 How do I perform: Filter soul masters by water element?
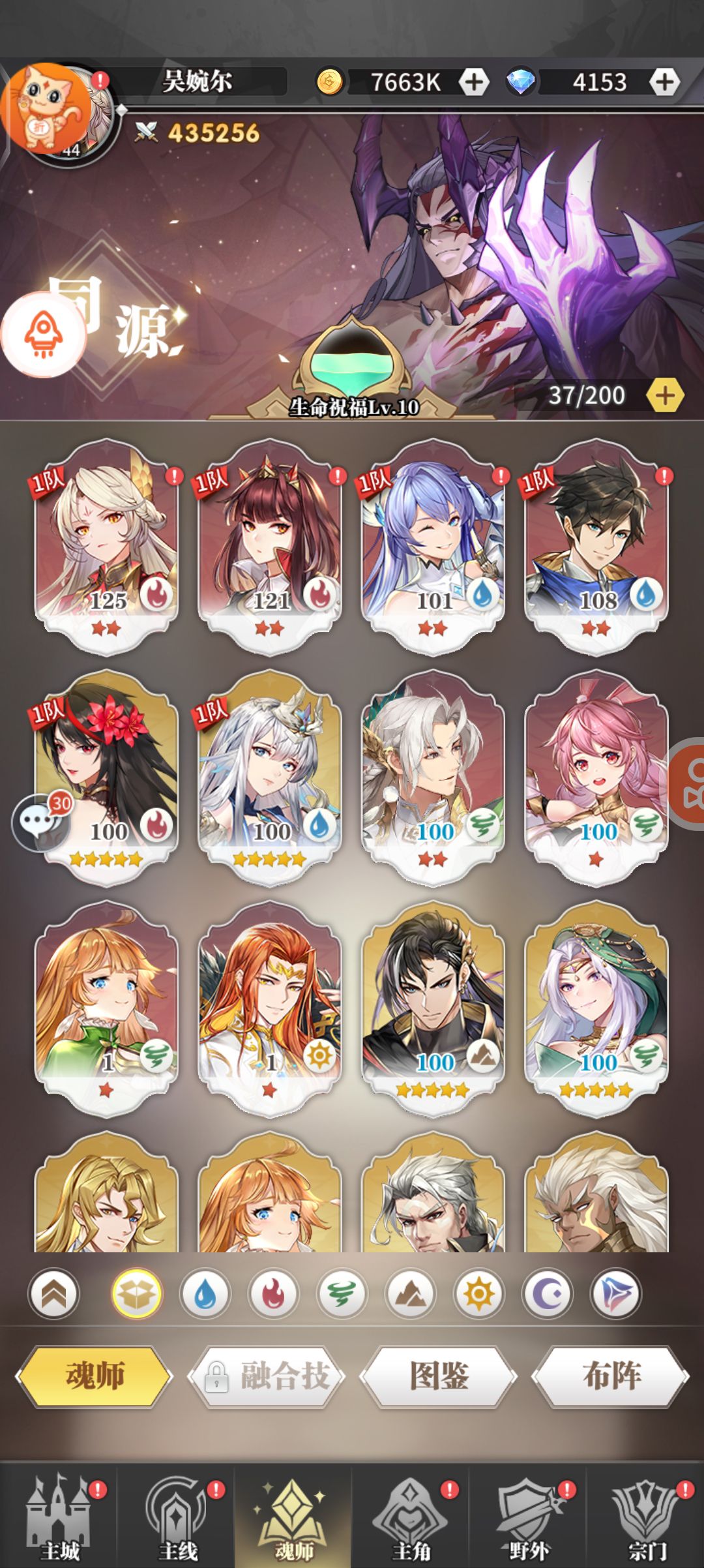tap(205, 1293)
